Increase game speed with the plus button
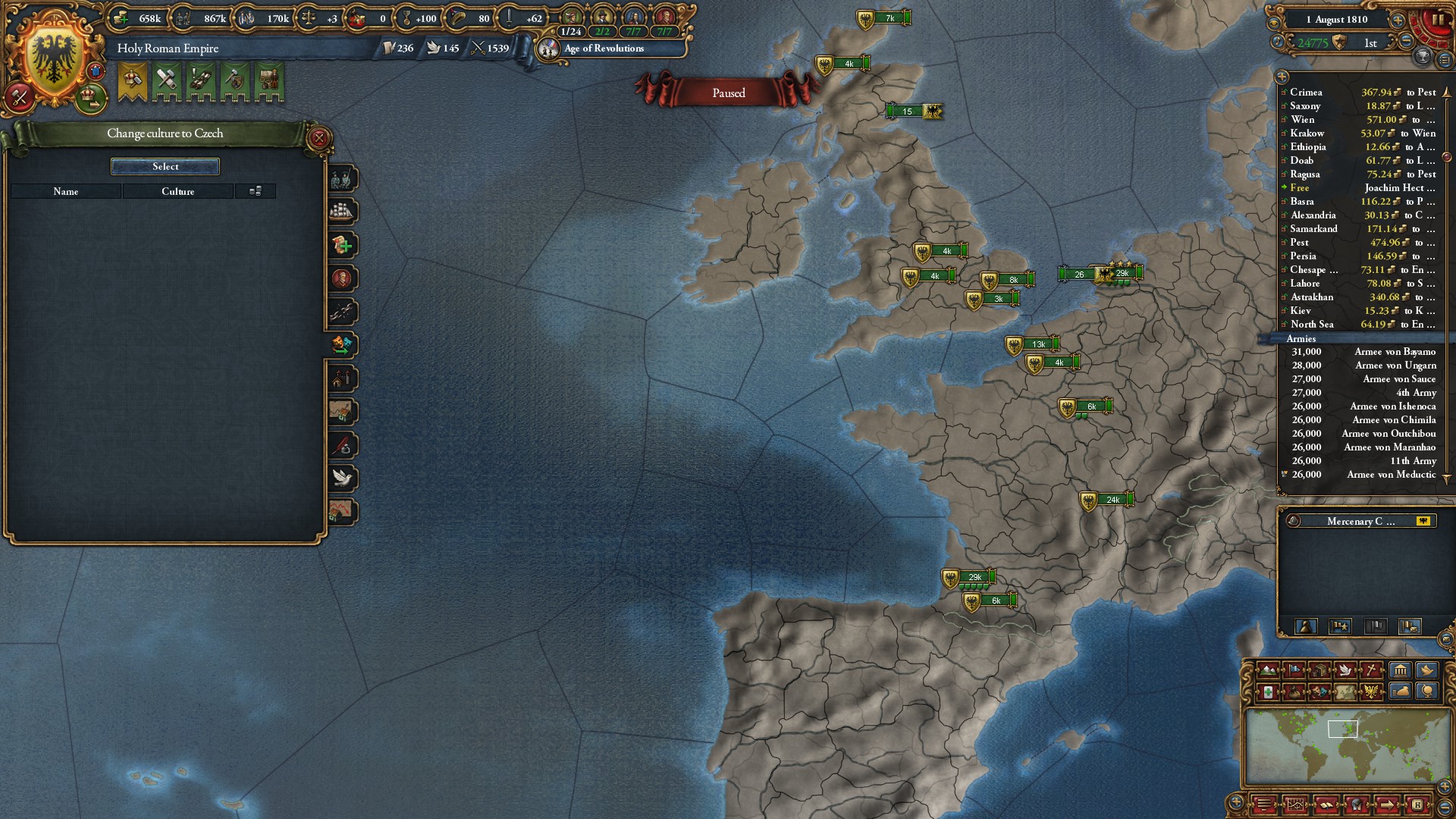Screen dimensions: 1456x819 (1398, 20)
